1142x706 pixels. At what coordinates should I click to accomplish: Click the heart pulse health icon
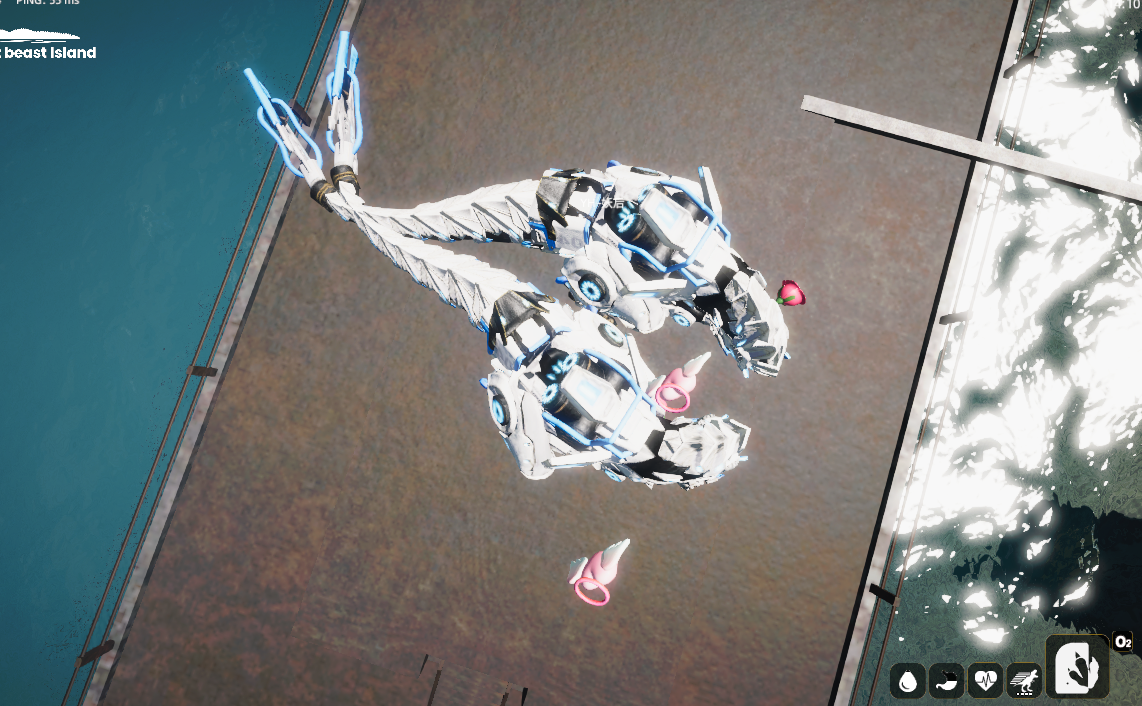[985, 681]
